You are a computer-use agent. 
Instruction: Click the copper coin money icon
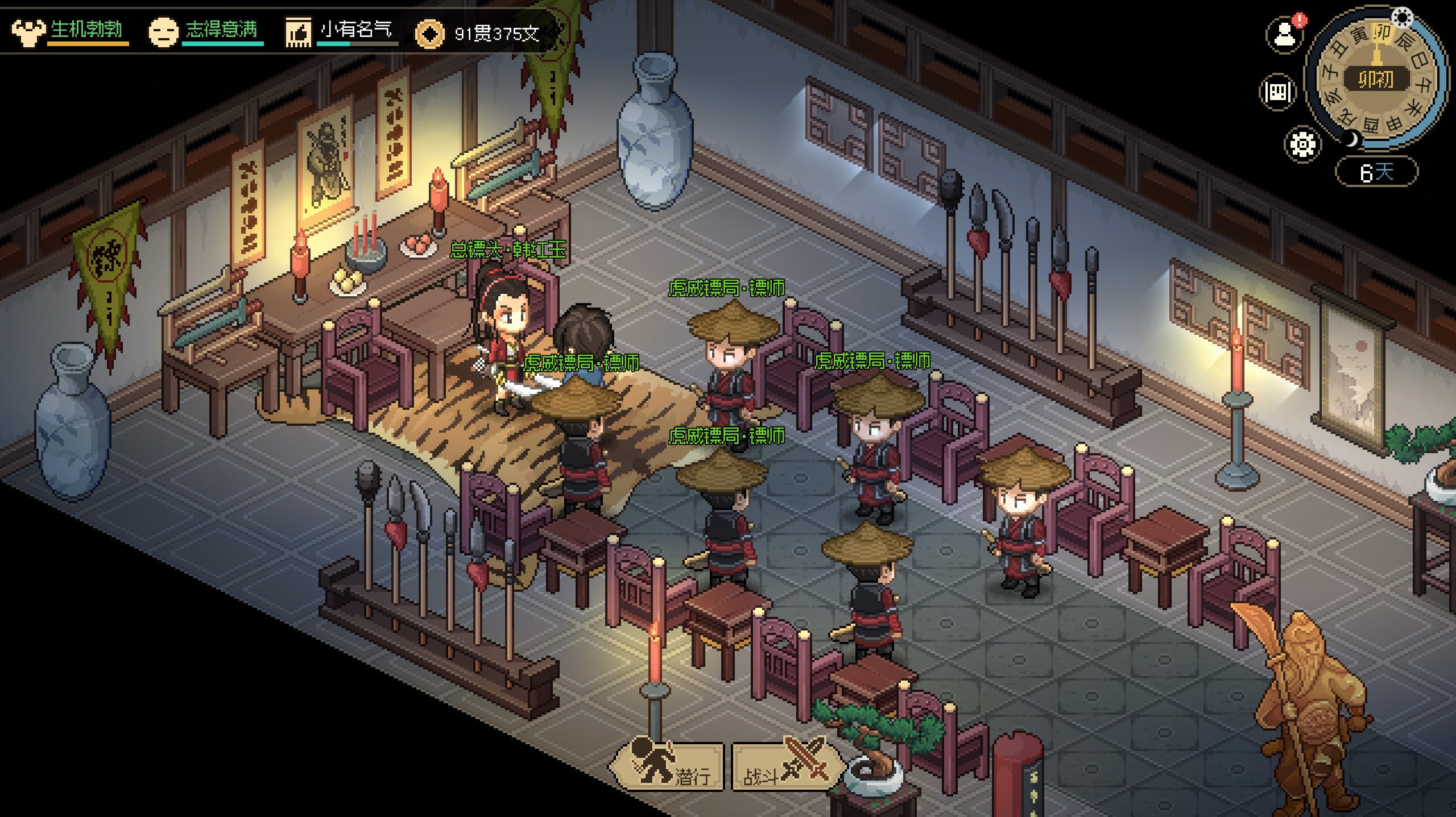tap(429, 34)
